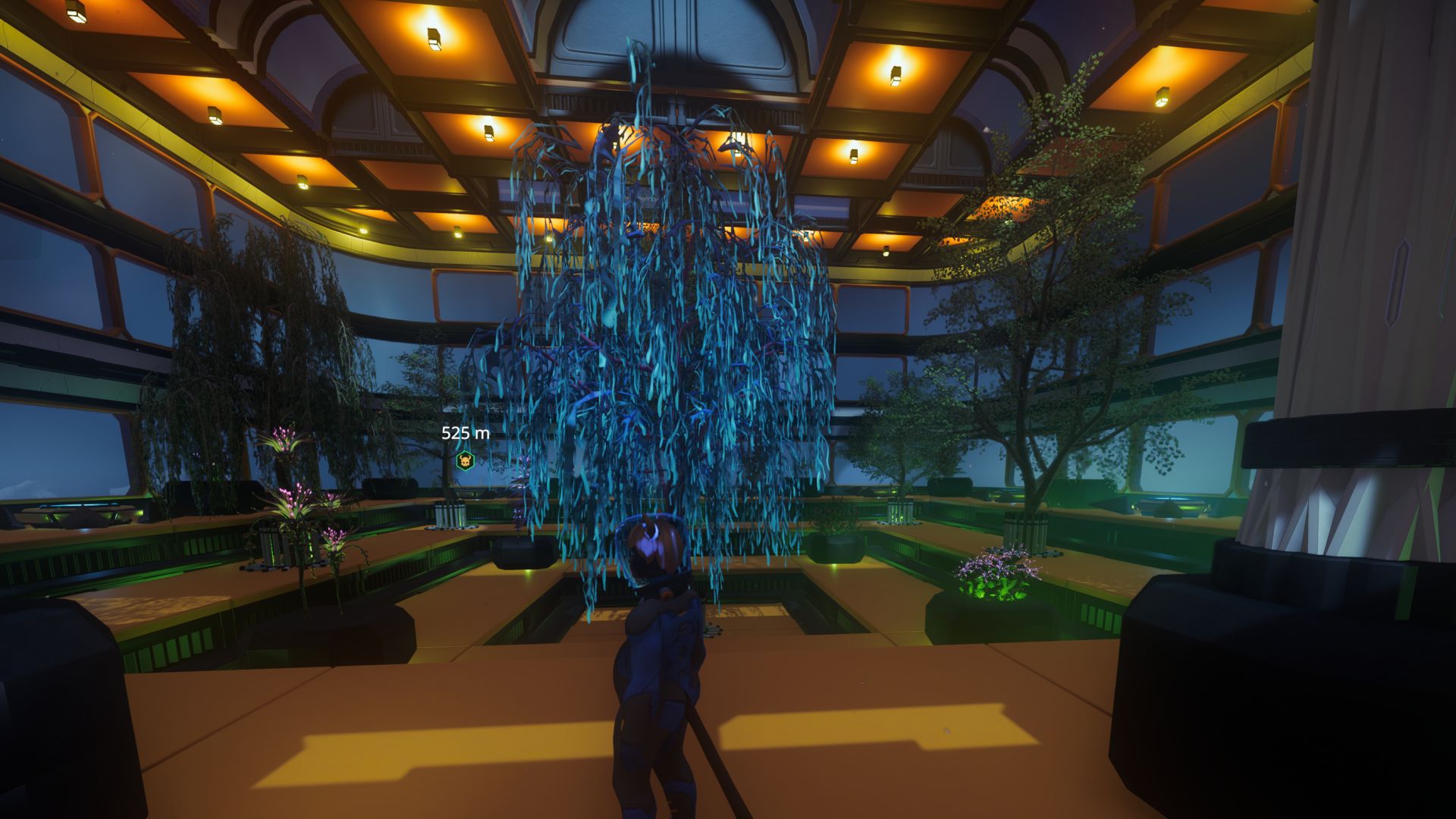Select the horned skull waypoint marker

465,460
